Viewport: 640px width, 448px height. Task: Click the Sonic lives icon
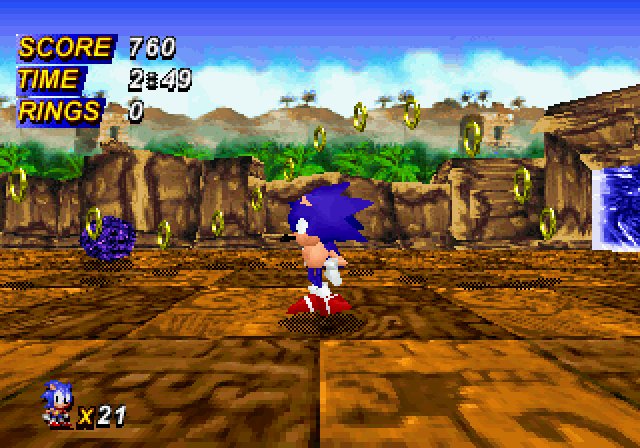point(56,405)
